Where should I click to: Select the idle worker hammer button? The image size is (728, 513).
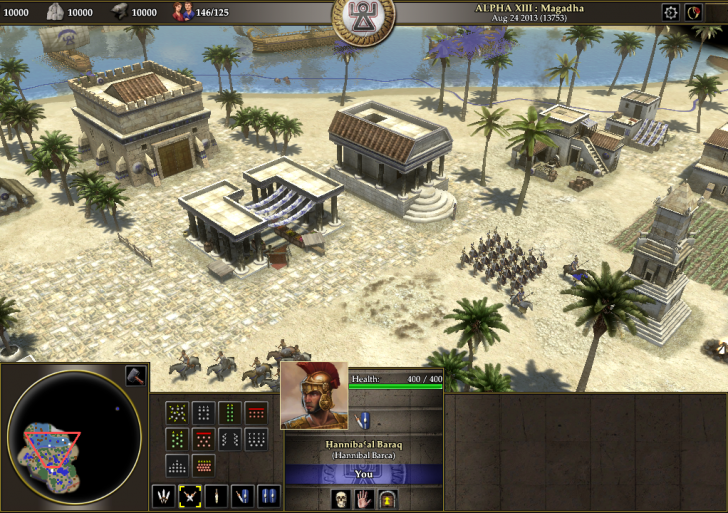pos(135,376)
